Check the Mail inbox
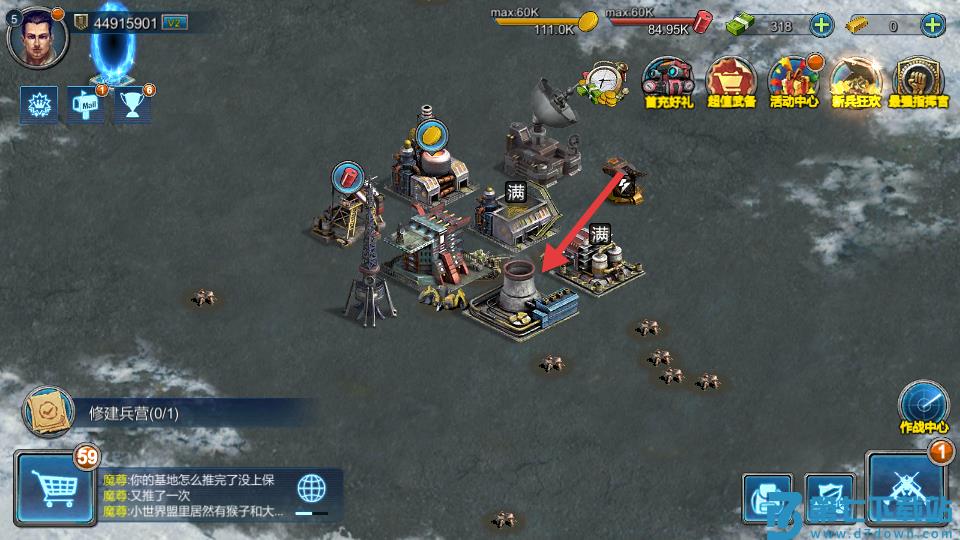The image size is (960, 540). [x=86, y=104]
